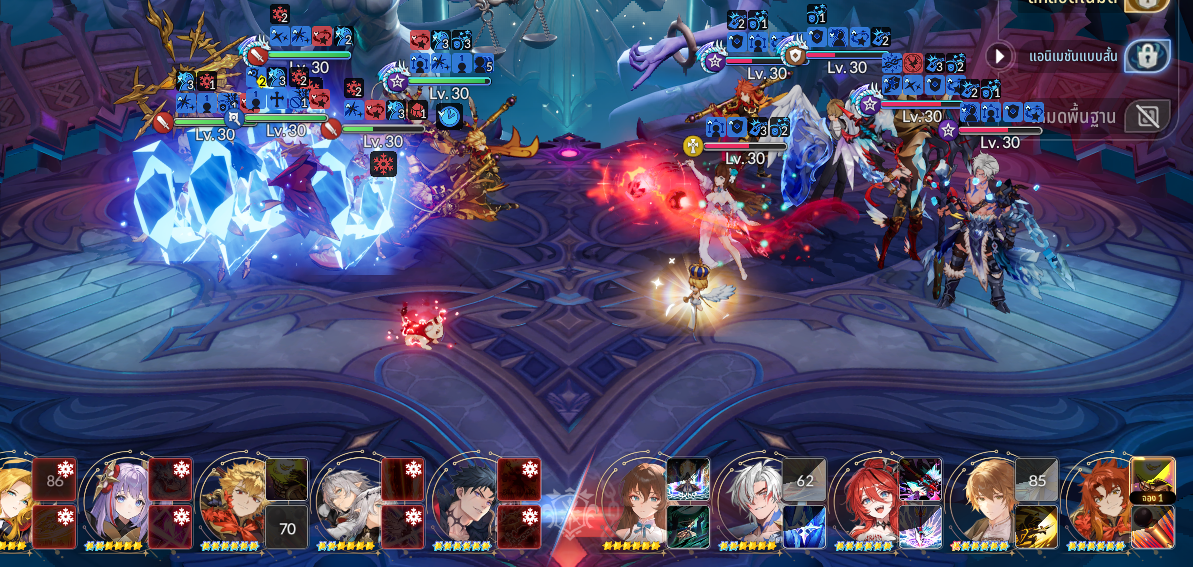Toggle the basic mode crossed-out icon
1193x567 pixels.
(1147, 116)
